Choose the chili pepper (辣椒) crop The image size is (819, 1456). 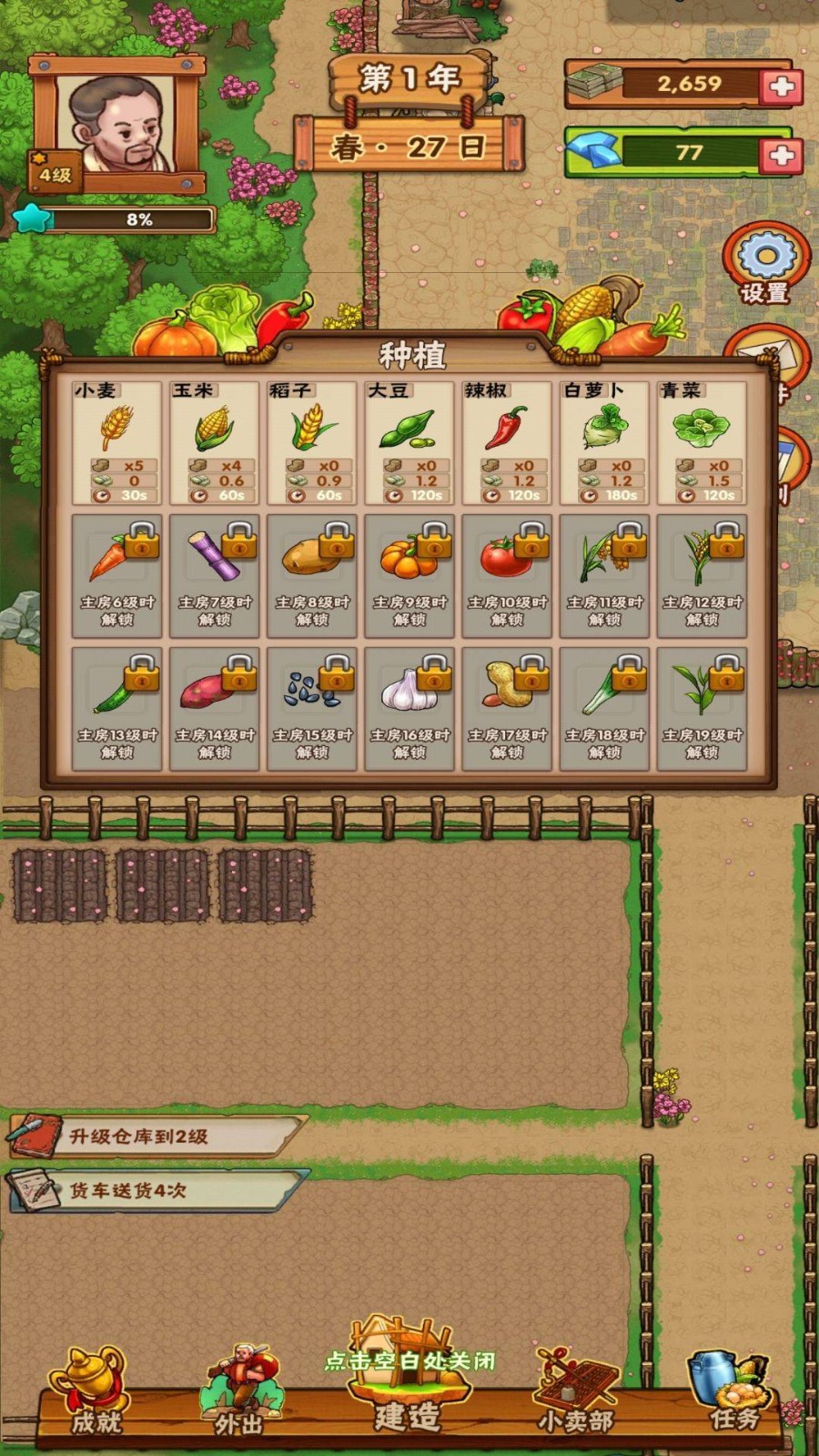pos(507,442)
